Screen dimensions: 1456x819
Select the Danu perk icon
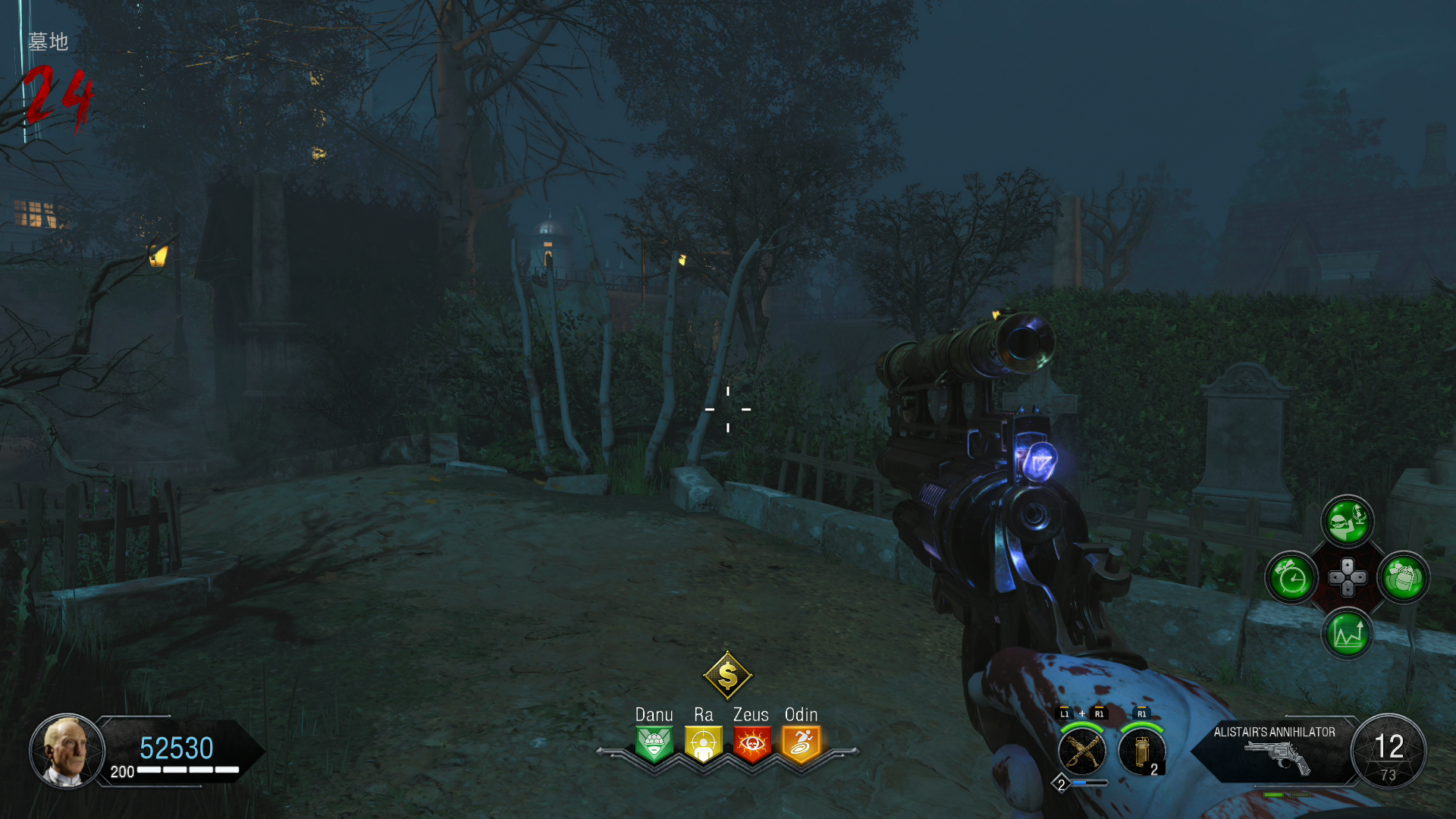click(654, 743)
